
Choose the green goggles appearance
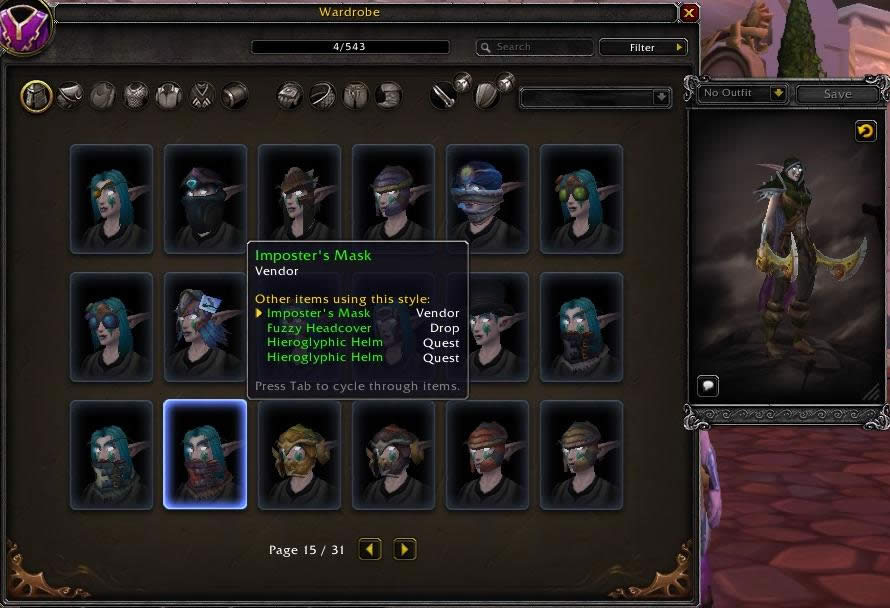[x=581, y=198]
